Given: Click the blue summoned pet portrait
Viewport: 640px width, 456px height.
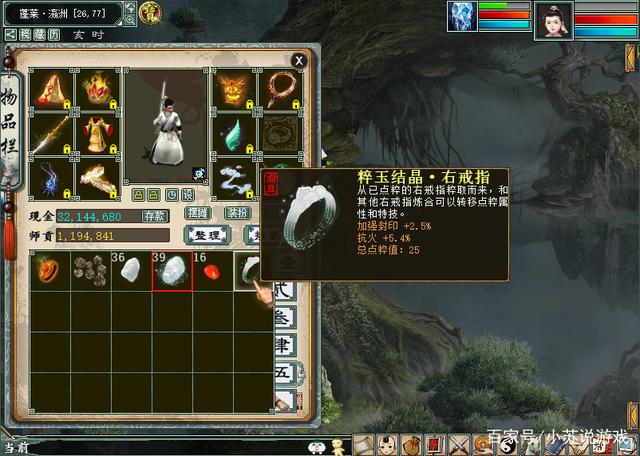Looking at the screenshot, I should click(x=463, y=19).
